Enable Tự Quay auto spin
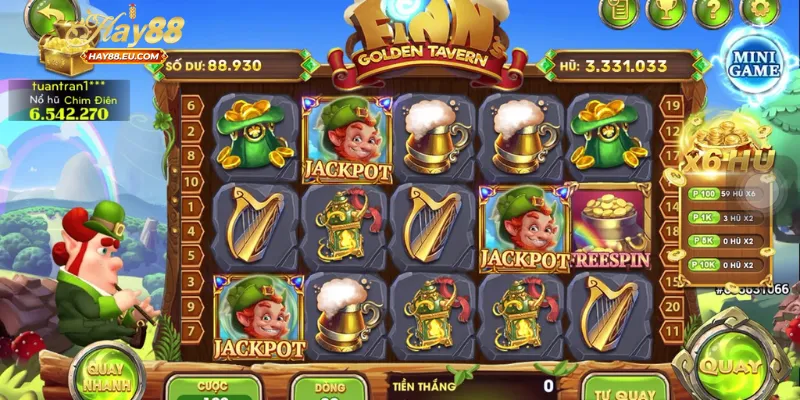The image size is (800, 400). click(x=625, y=387)
